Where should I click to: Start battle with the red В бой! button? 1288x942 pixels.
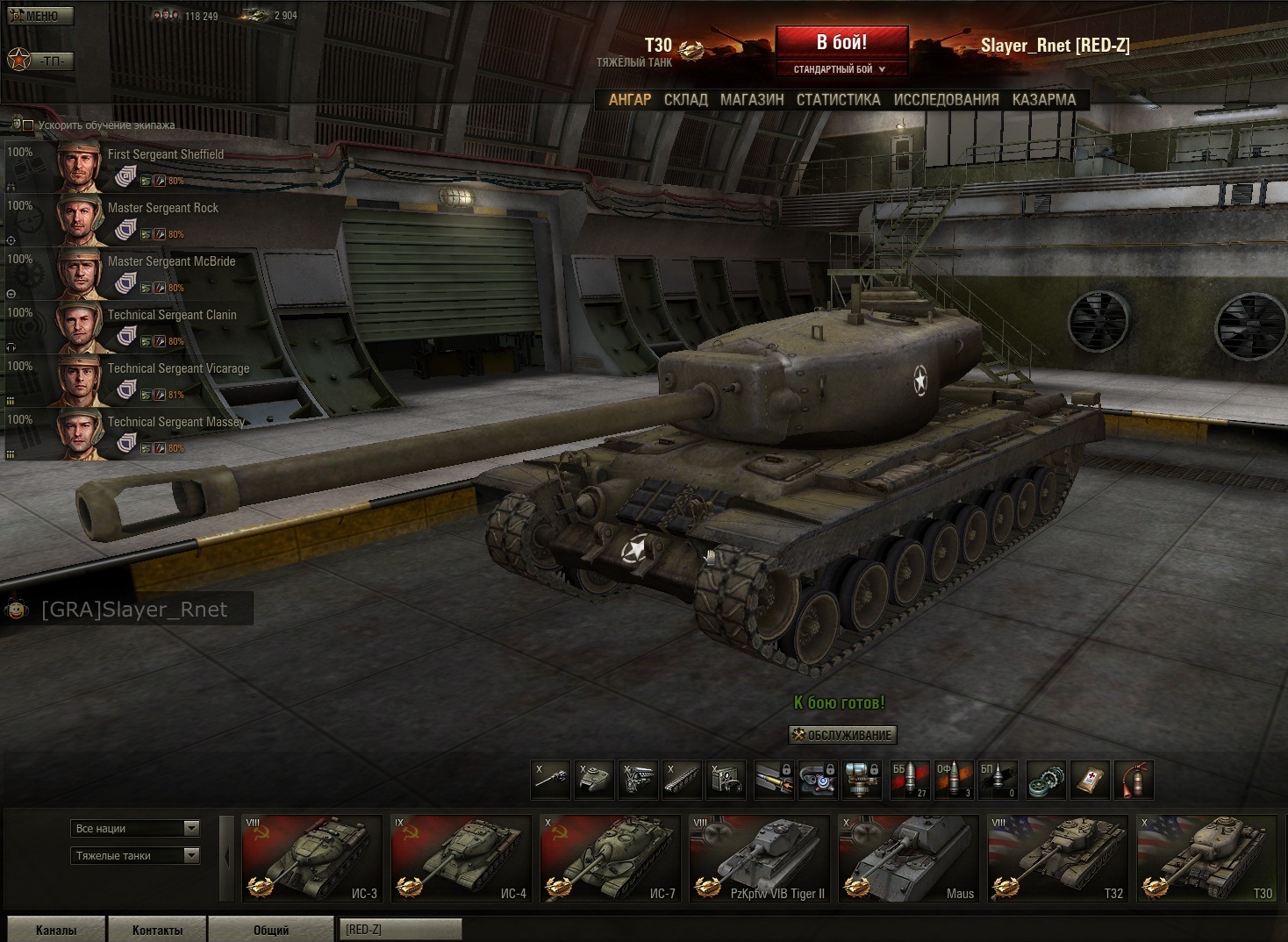coord(841,42)
